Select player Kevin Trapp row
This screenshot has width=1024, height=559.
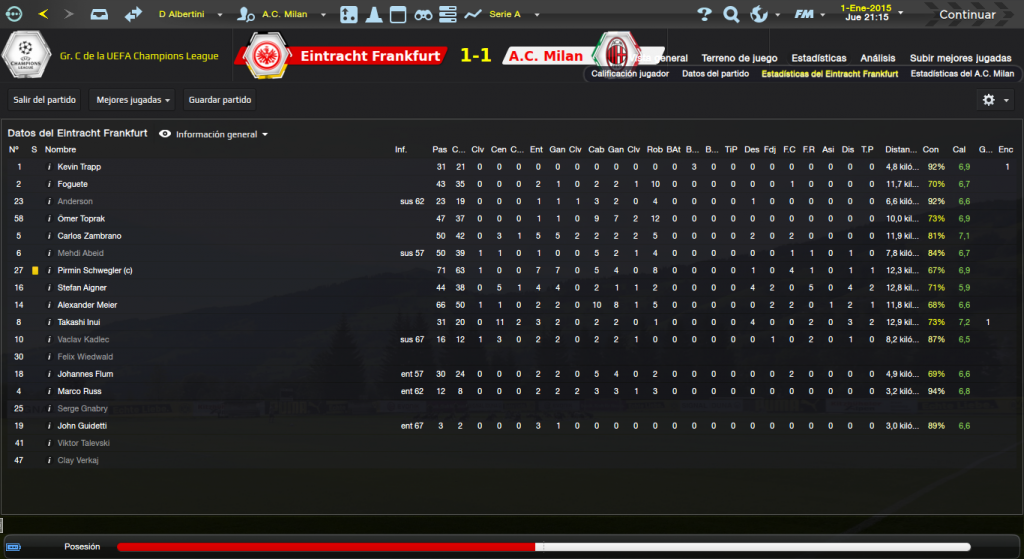(x=79, y=167)
